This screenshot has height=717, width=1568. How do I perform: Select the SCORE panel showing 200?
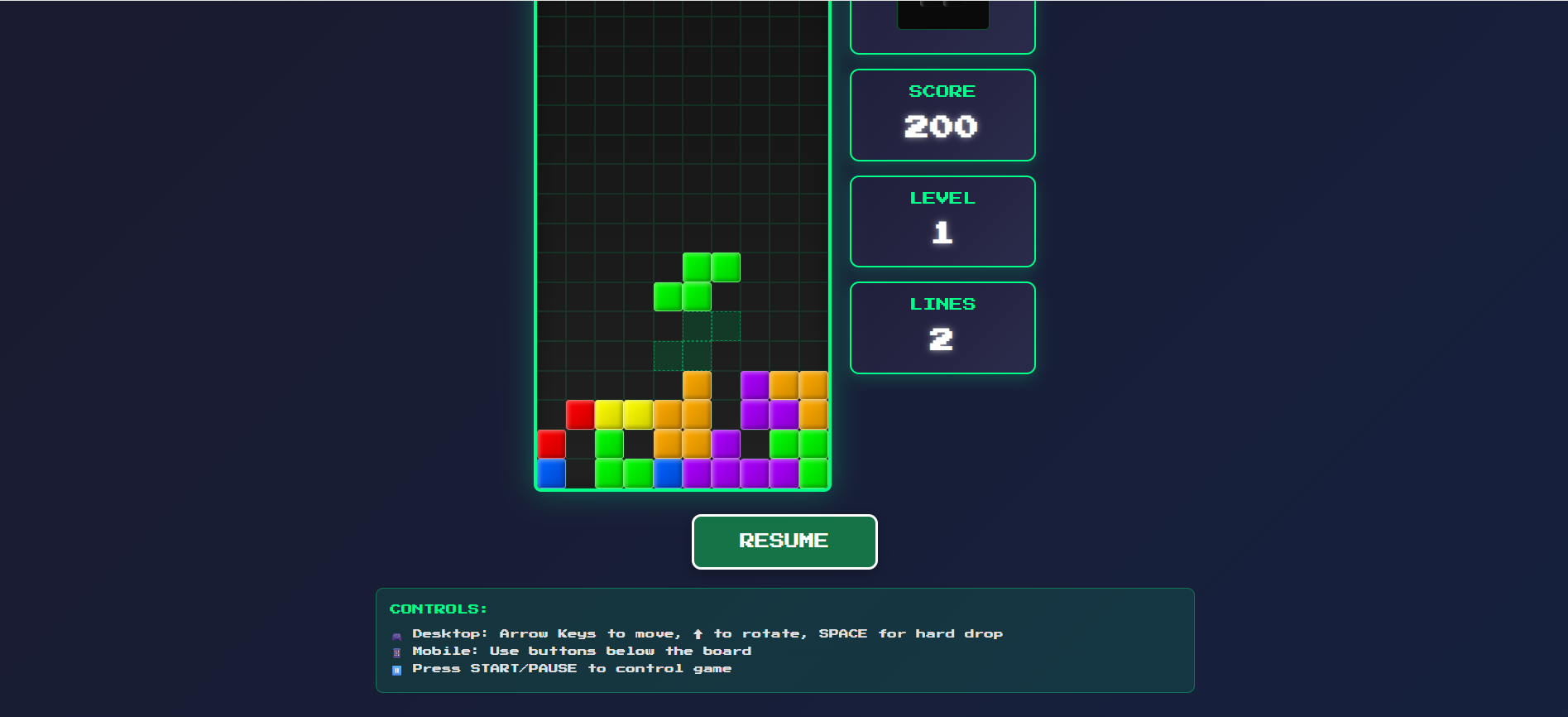942,114
